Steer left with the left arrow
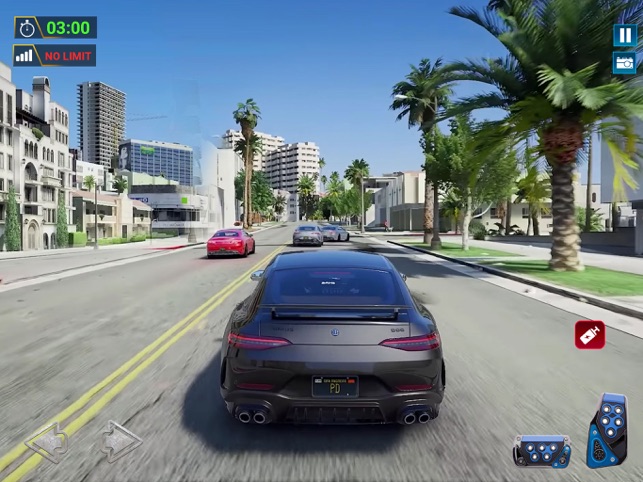 click(x=47, y=442)
